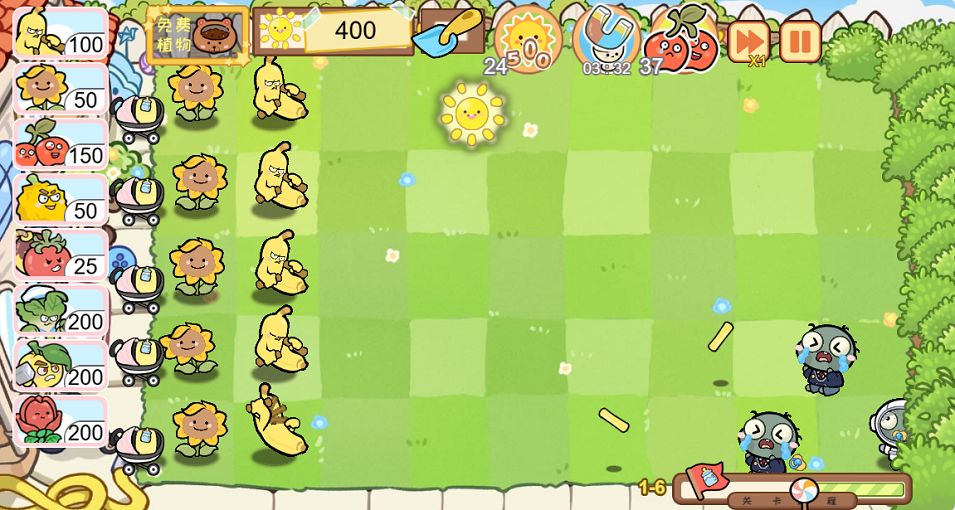The height and width of the screenshot is (510, 955).
Task: Select the red rose plant card
Action: point(60,421)
